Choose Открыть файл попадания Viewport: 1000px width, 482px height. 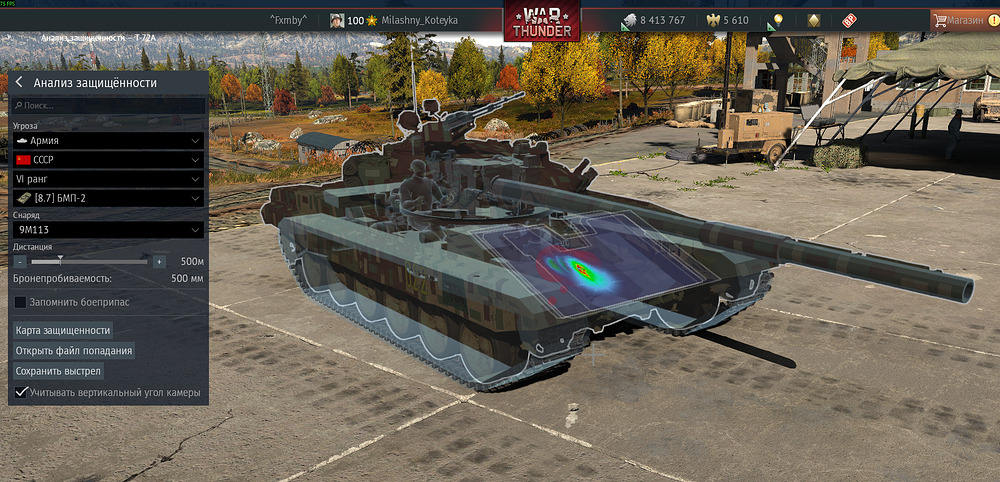74,351
